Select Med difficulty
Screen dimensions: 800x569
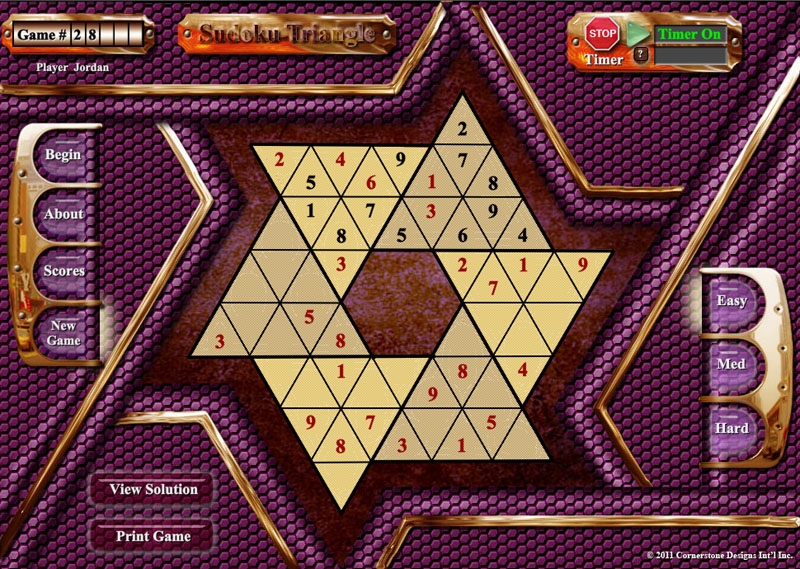point(732,364)
